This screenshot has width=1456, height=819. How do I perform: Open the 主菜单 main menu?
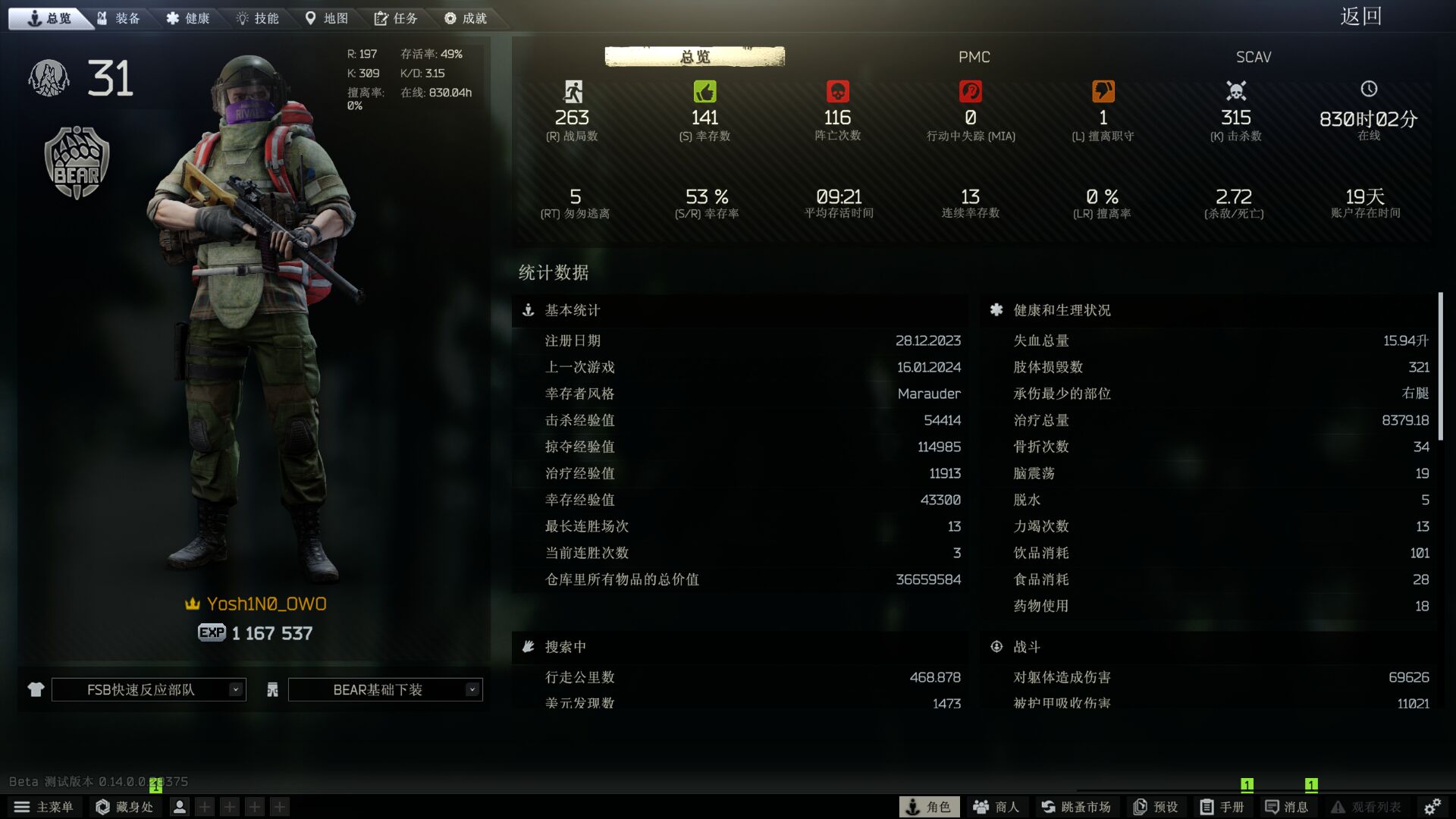pos(44,807)
